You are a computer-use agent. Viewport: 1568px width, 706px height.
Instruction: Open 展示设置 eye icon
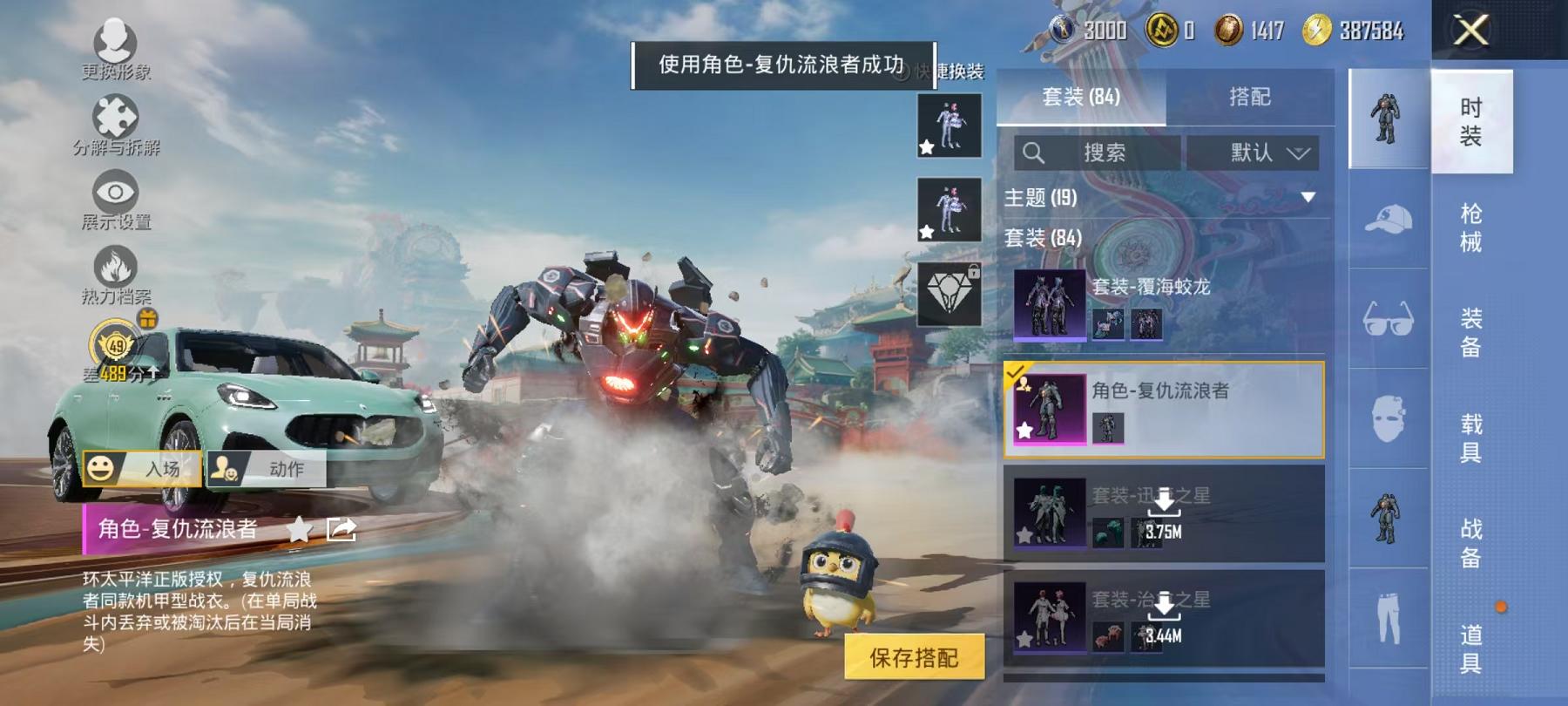[114, 190]
